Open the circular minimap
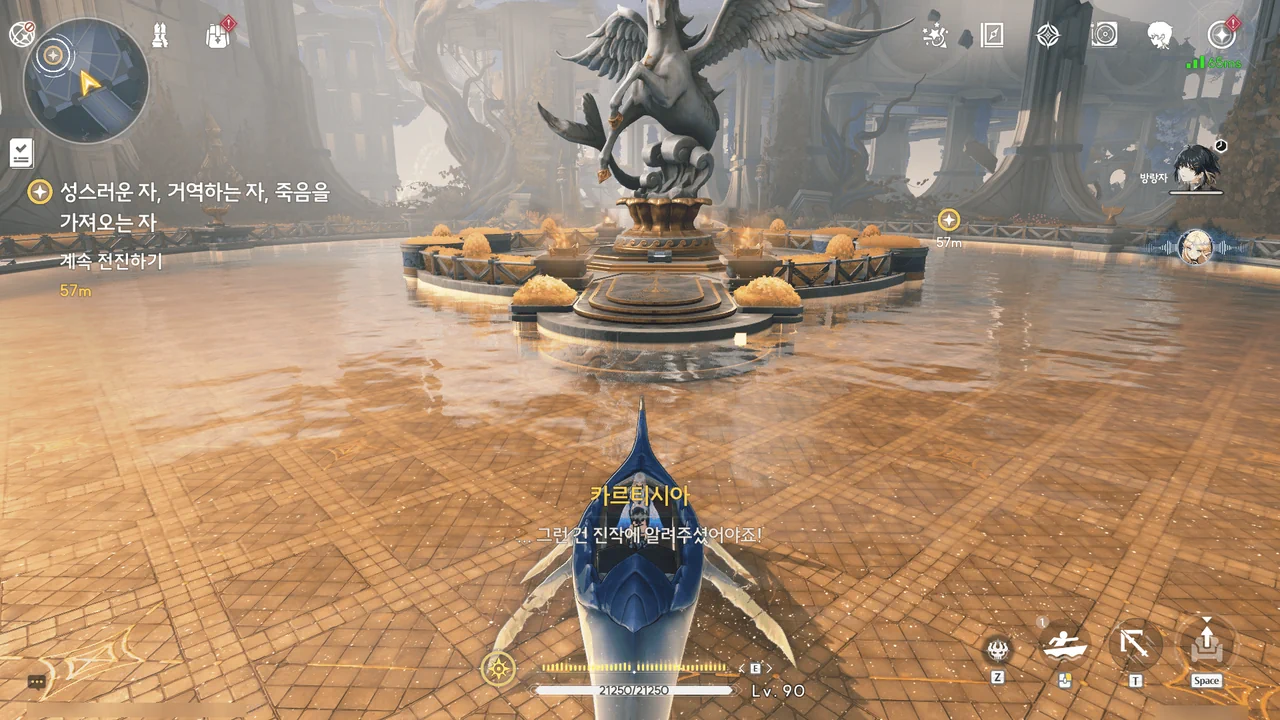The image size is (1280, 720). click(x=86, y=80)
